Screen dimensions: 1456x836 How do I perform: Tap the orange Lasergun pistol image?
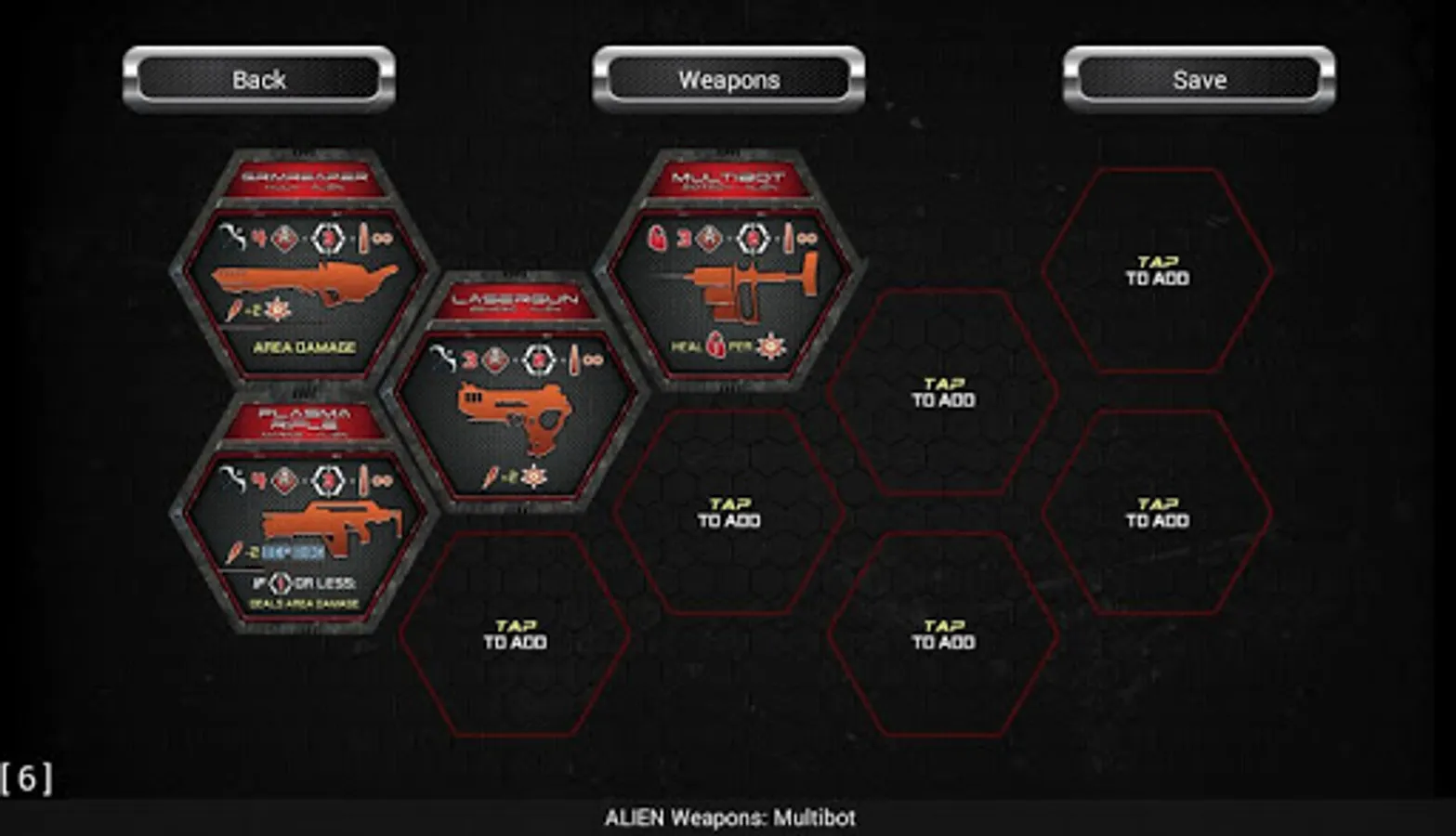click(x=515, y=415)
